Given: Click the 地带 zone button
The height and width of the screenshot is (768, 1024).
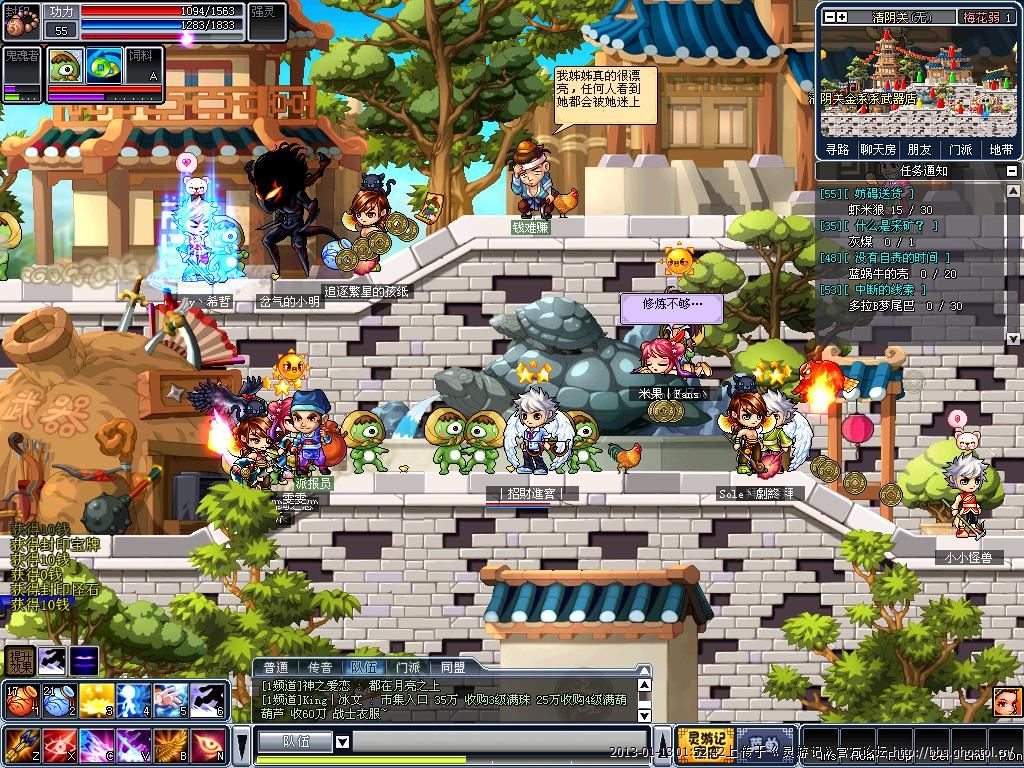Looking at the screenshot, I should [1000, 149].
